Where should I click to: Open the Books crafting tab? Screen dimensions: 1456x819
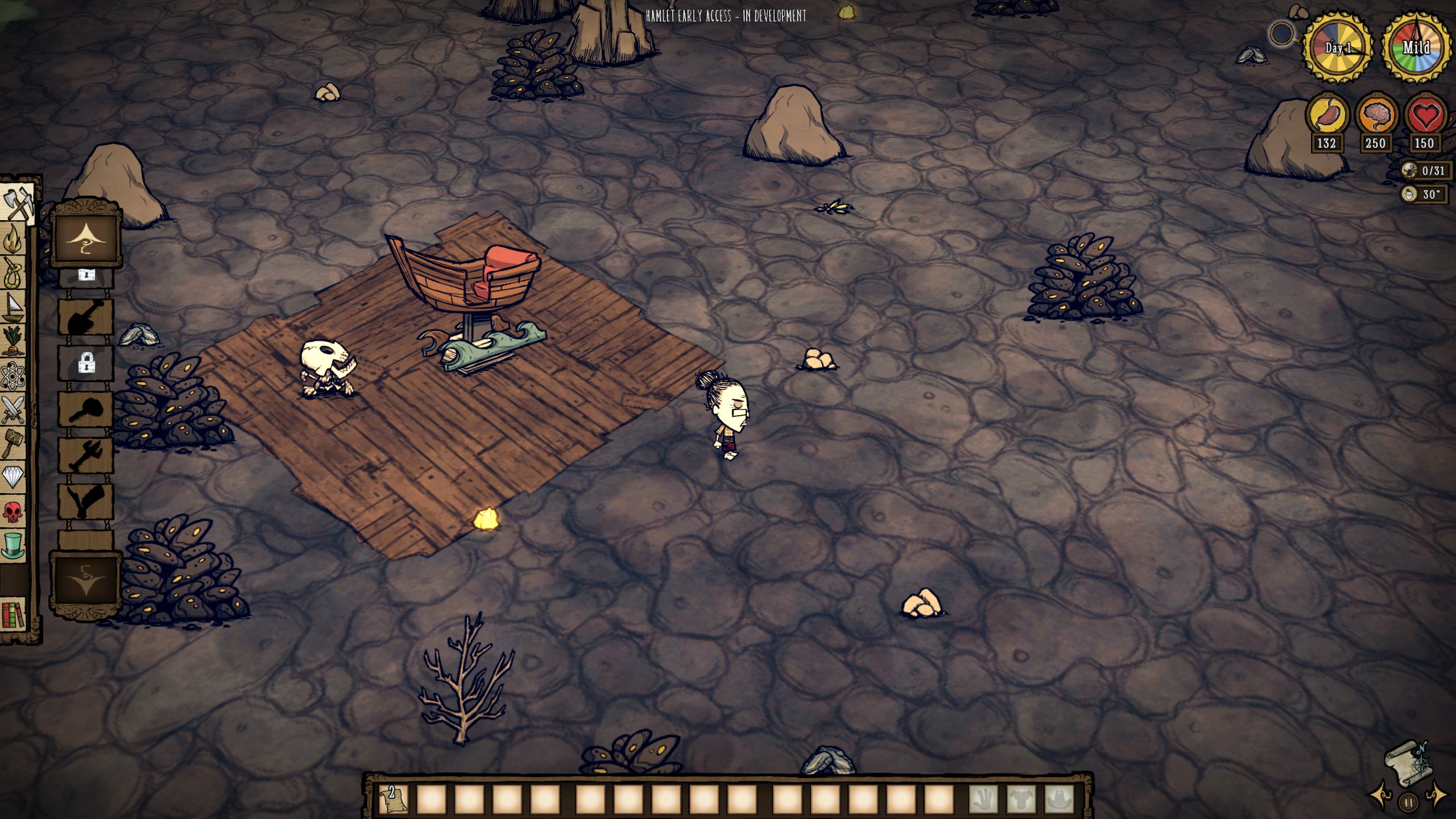(14, 614)
